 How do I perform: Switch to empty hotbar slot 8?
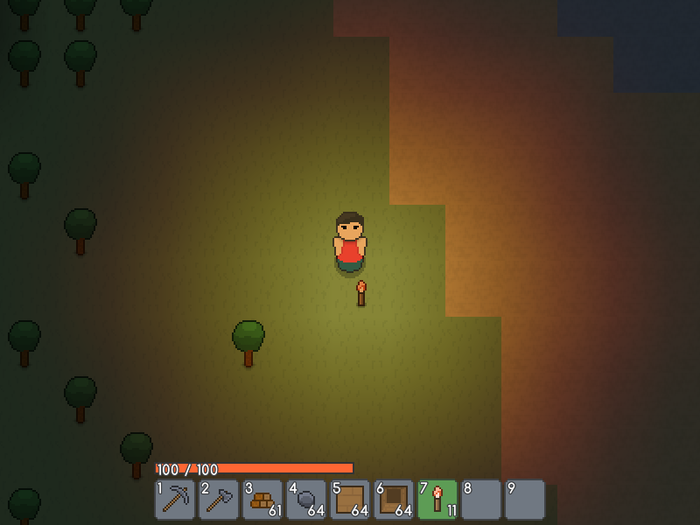click(481, 499)
